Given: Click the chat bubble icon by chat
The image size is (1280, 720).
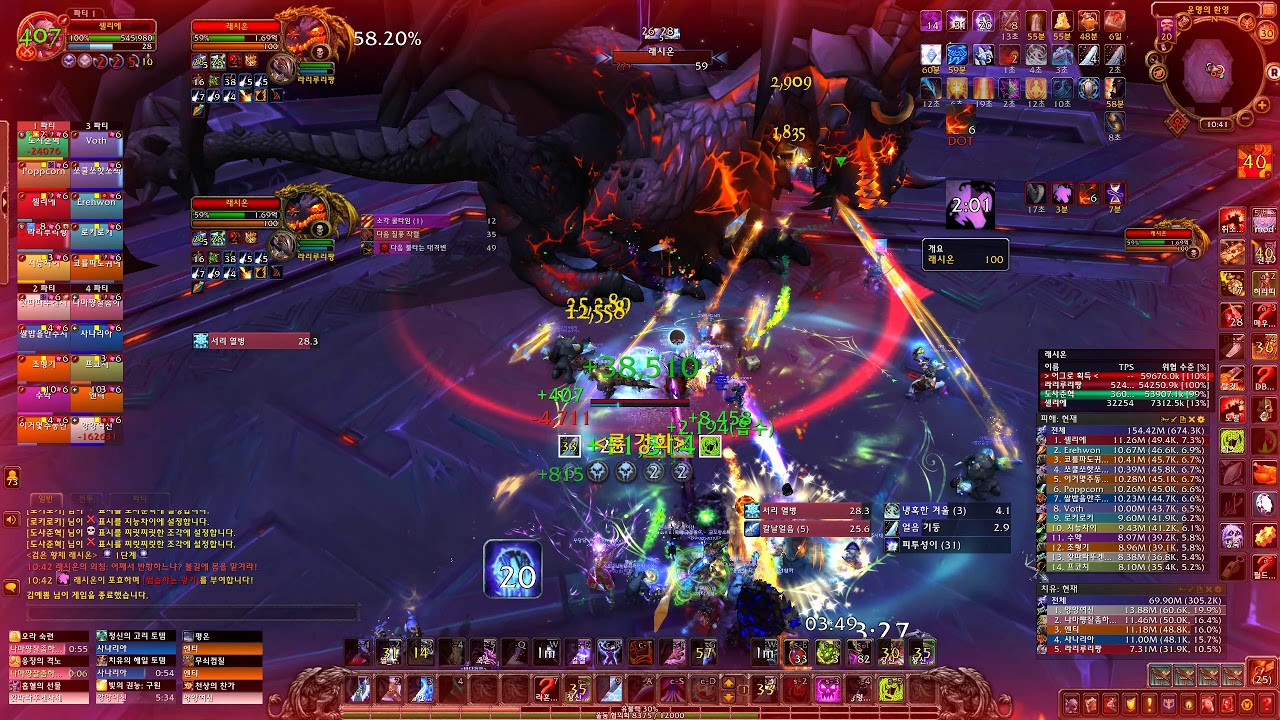Looking at the screenshot, I should (12, 583).
